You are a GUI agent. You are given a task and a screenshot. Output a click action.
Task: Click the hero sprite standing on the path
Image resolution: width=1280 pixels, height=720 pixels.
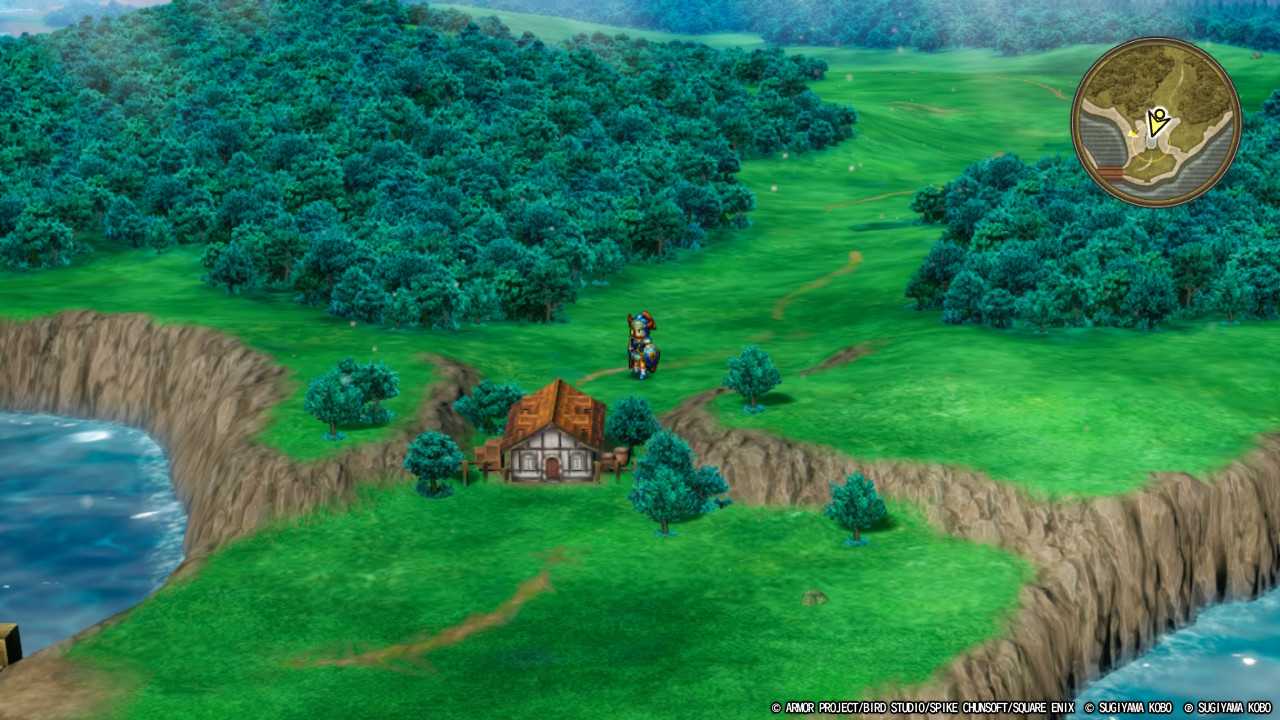[638, 345]
